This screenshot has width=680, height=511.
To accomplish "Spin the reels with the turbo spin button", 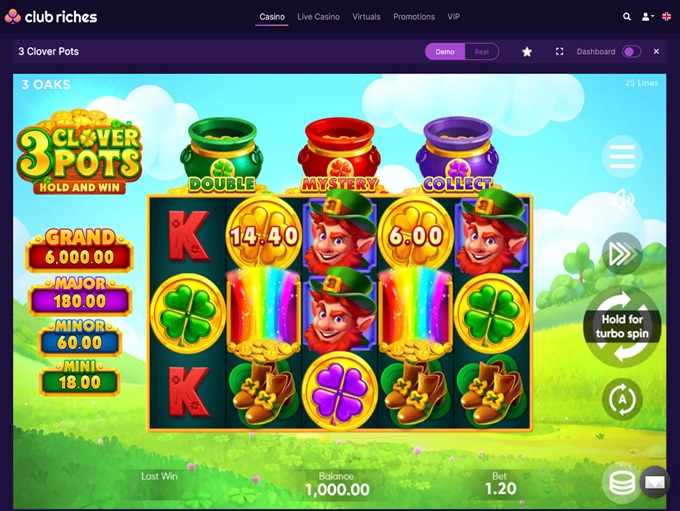I will [x=622, y=327].
